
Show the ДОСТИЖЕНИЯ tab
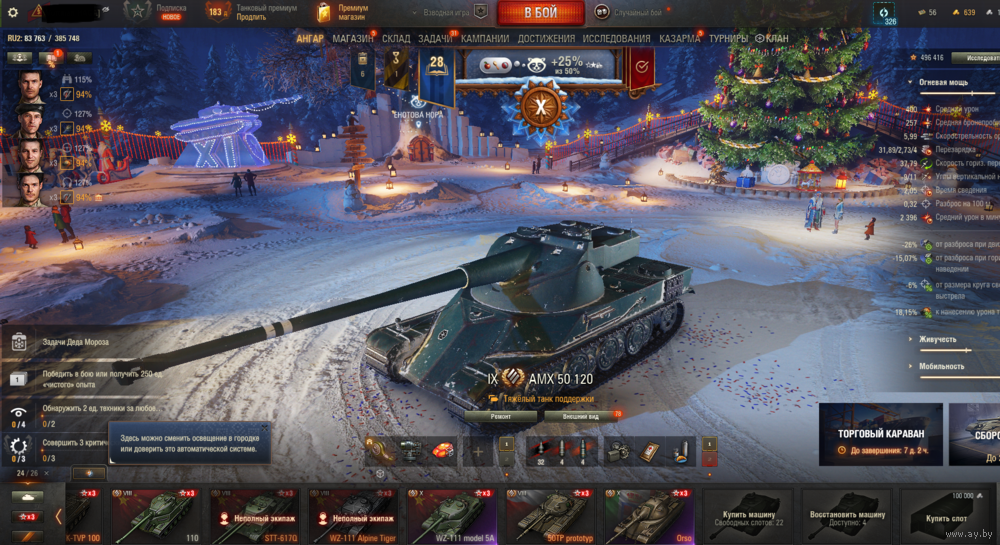tap(546, 38)
